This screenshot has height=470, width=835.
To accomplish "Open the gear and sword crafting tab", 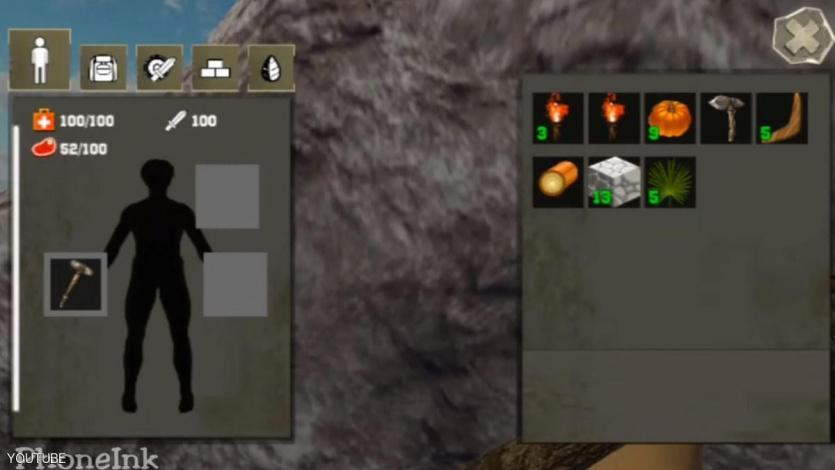I will (159, 67).
